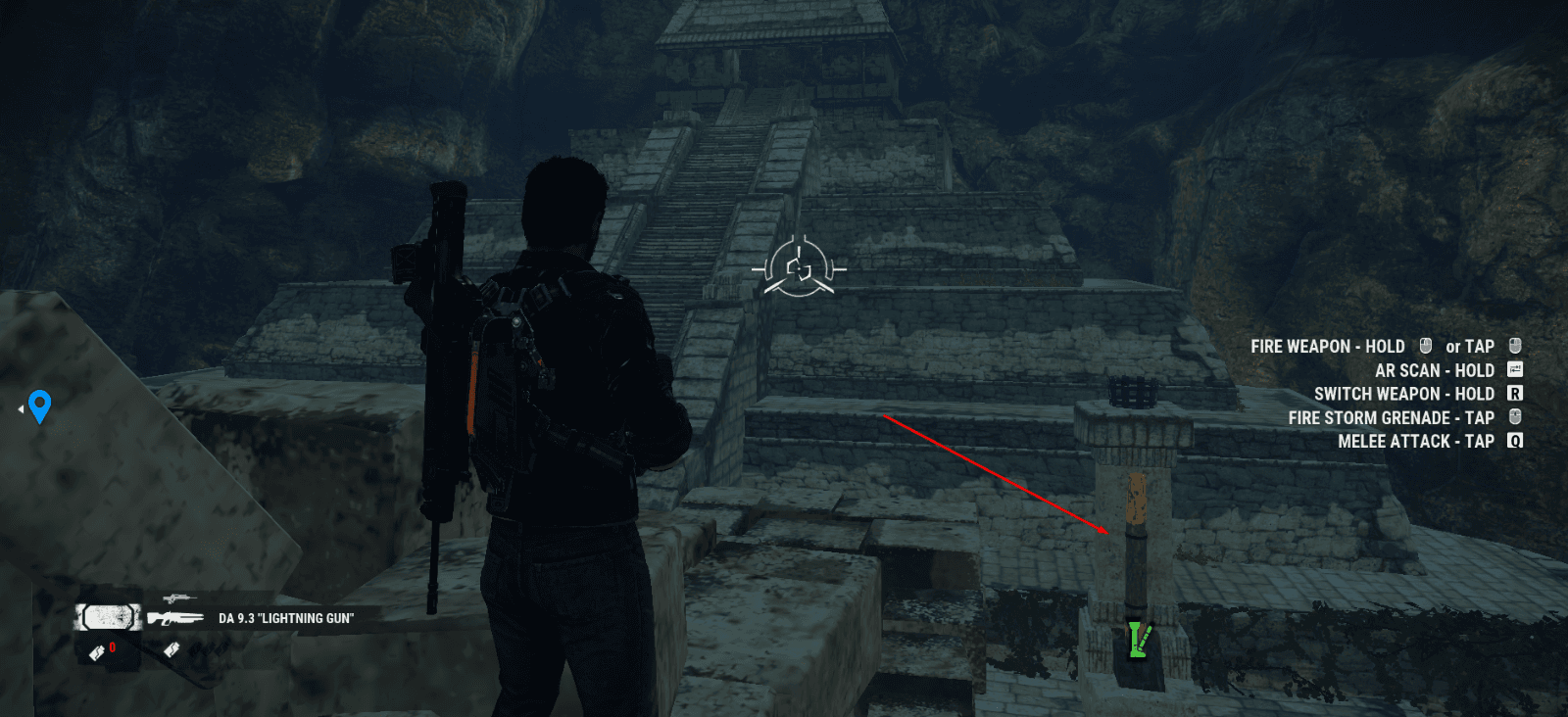Click the Q key Melee Attack icon

(x=1515, y=441)
